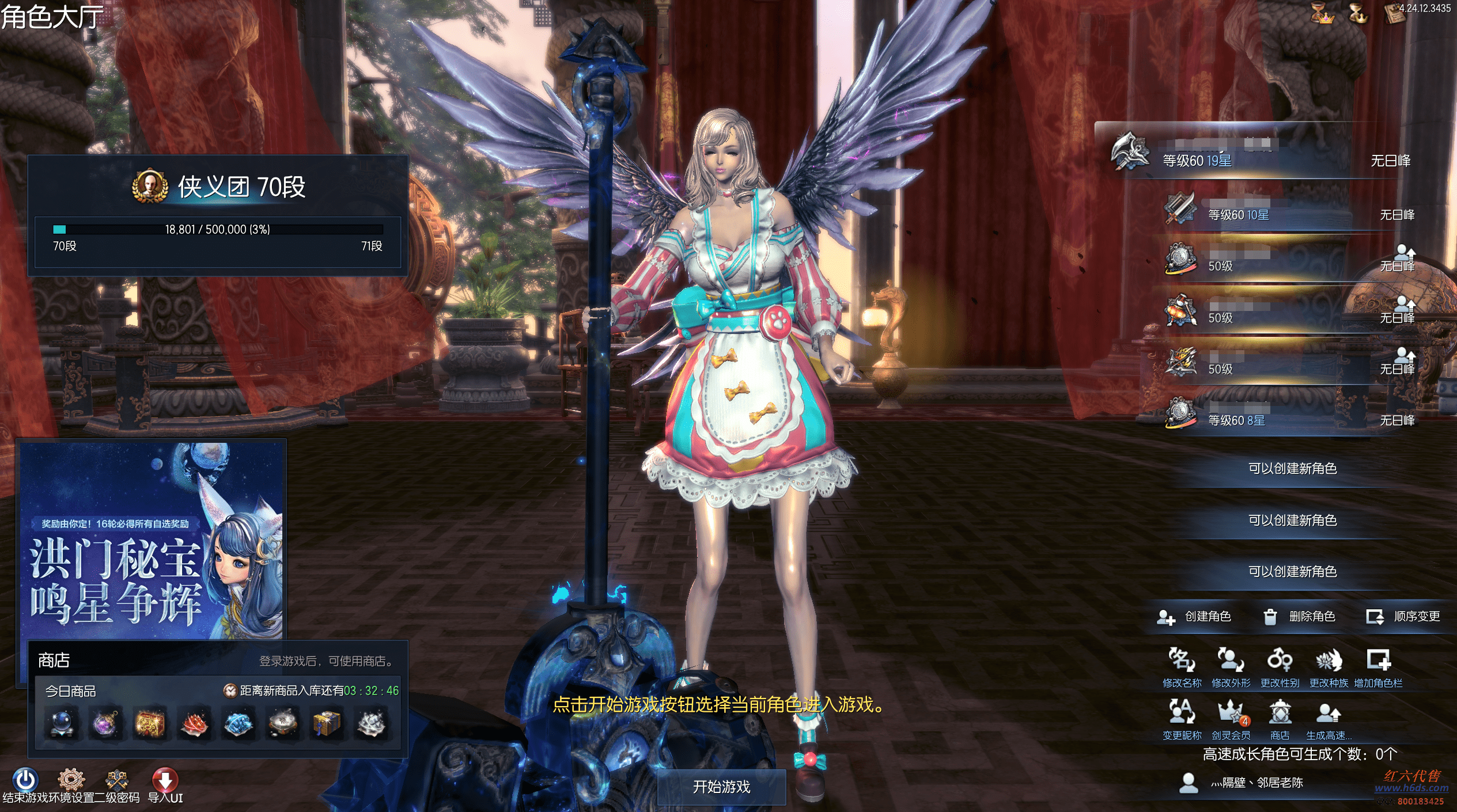Open the 洪门秘宝 鸣星争辉 event banner

tap(153, 540)
